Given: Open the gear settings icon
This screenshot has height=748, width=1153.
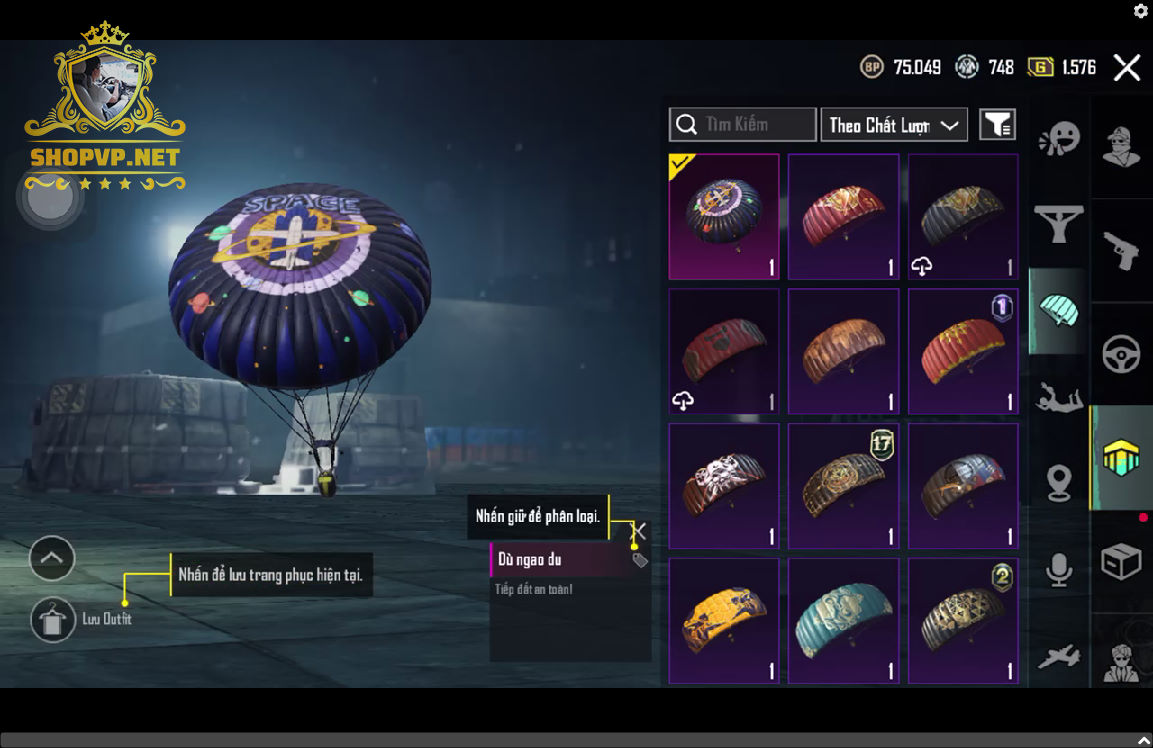Looking at the screenshot, I should [1141, 11].
